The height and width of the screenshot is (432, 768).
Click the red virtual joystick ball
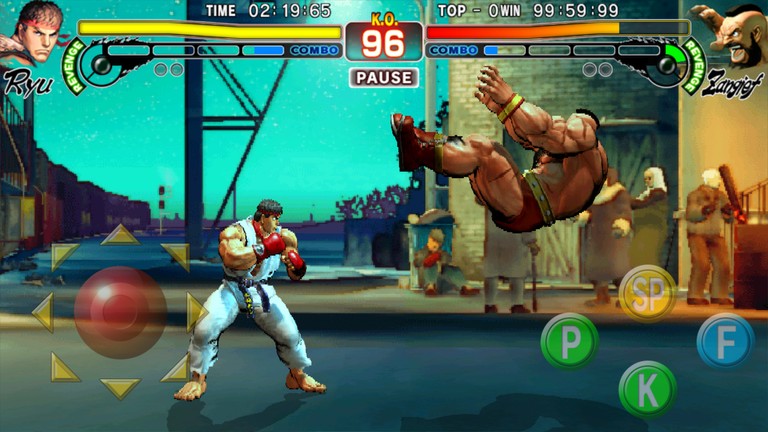pos(120,311)
